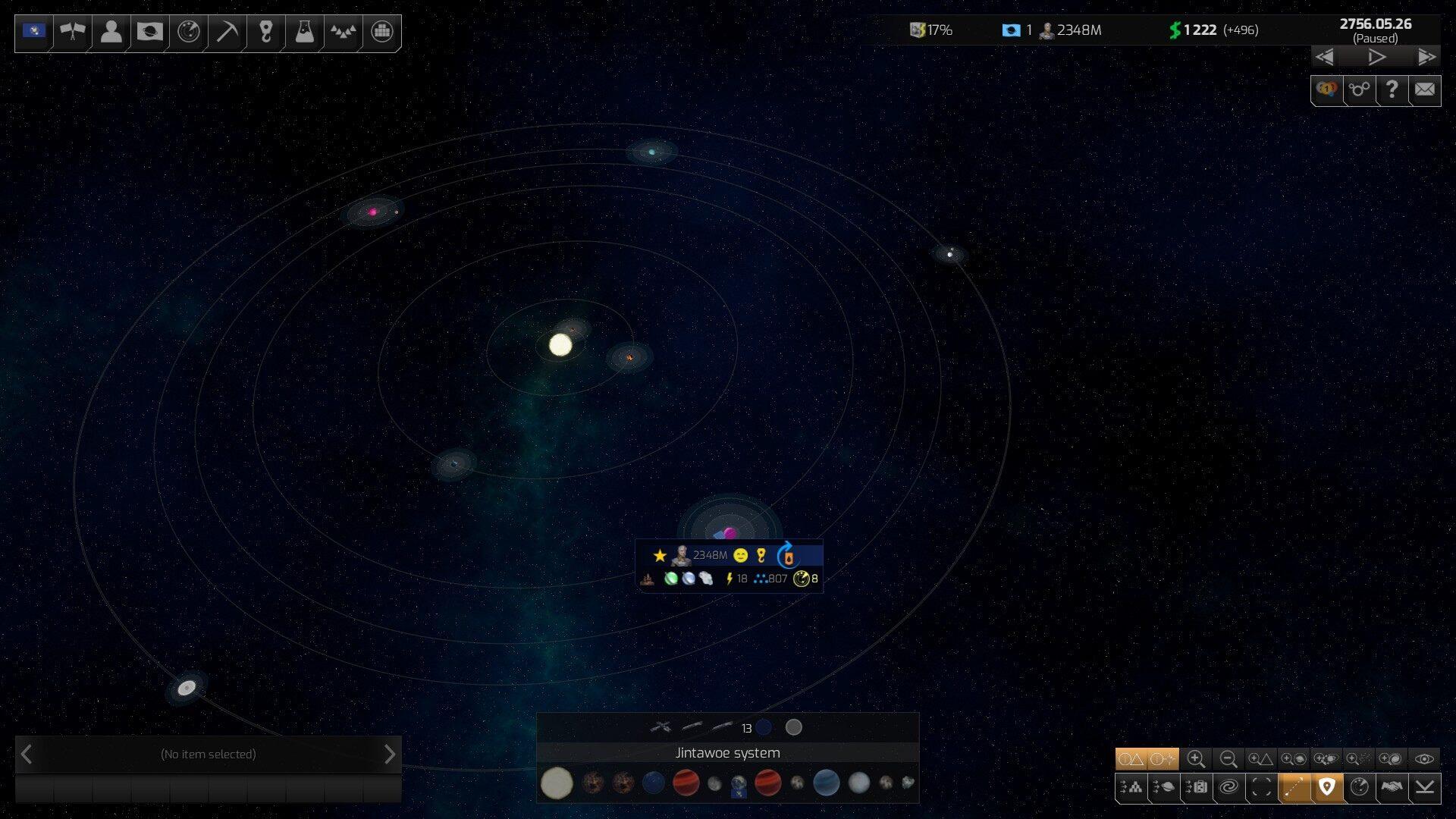
Task: Open the spiral galaxy map view
Action: [x=1228, y=787]
